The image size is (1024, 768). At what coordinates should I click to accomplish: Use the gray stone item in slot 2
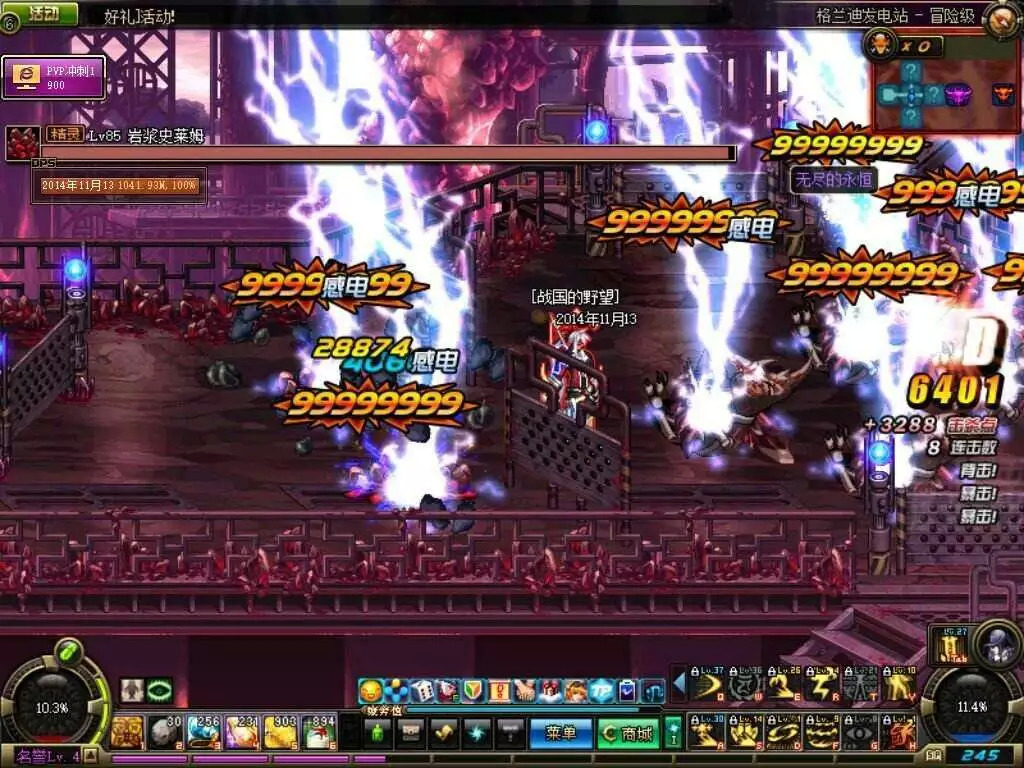click(164, 732)
